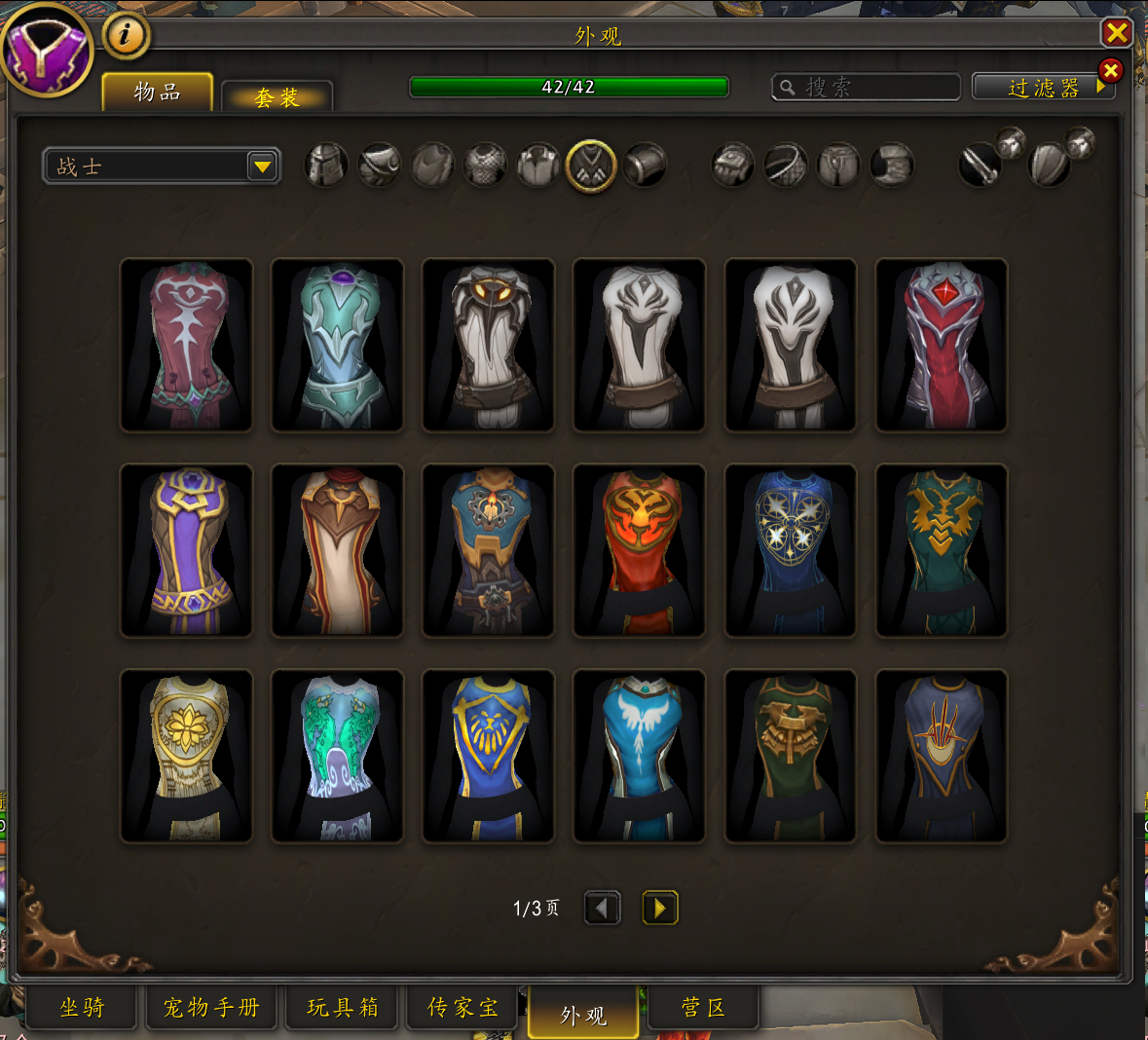This screenshot has height=1040, width=1148.
Task: Open the 坐骑 mounts tab
Action: [82, 1008]
